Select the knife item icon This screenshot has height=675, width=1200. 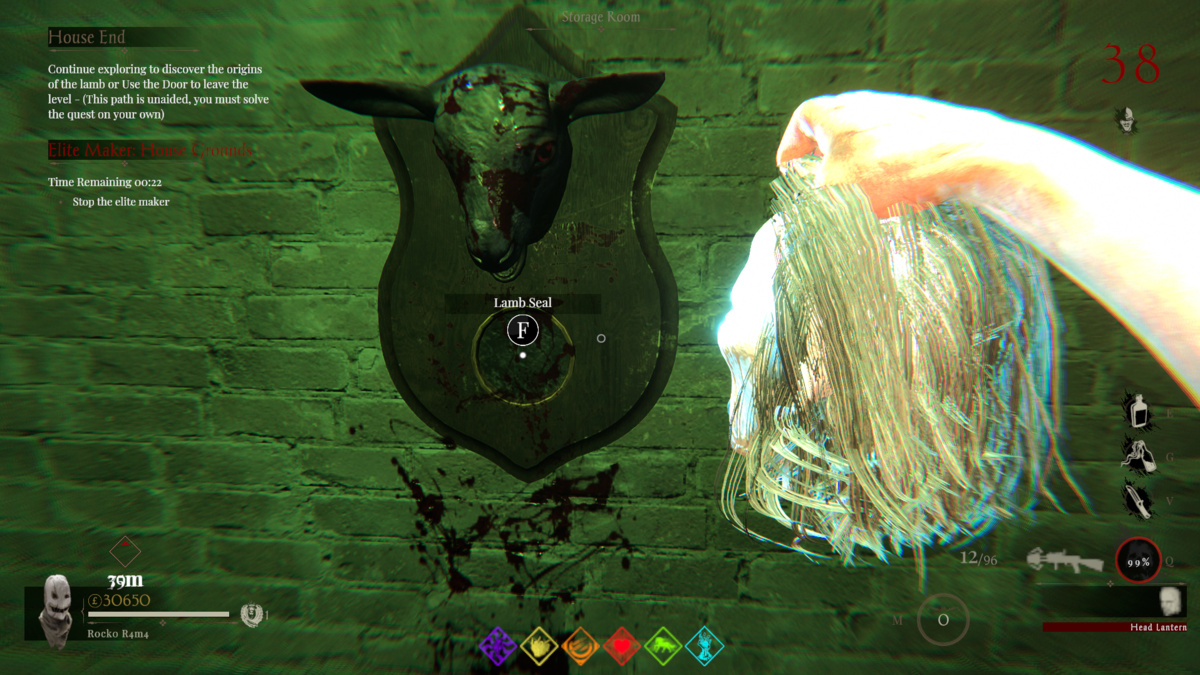[x=1138, y=499]
